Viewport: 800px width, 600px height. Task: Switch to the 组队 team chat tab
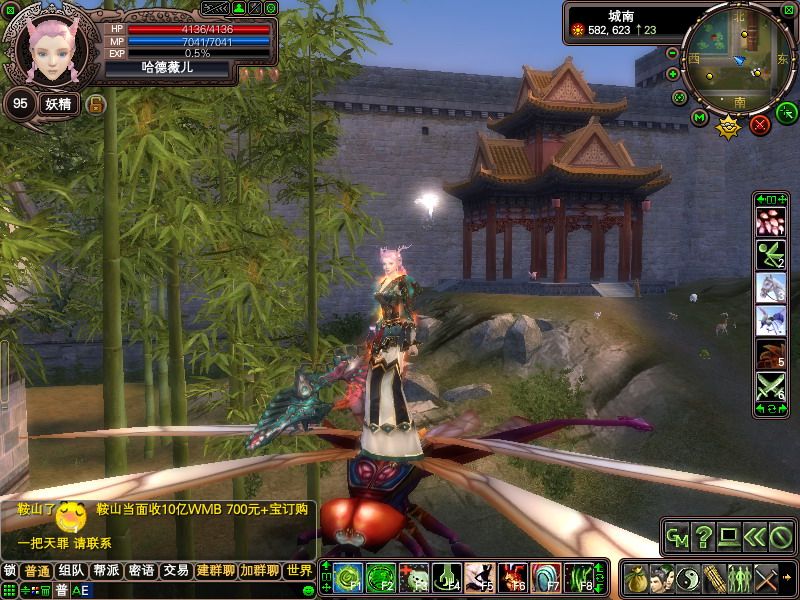tap(71, 571)
